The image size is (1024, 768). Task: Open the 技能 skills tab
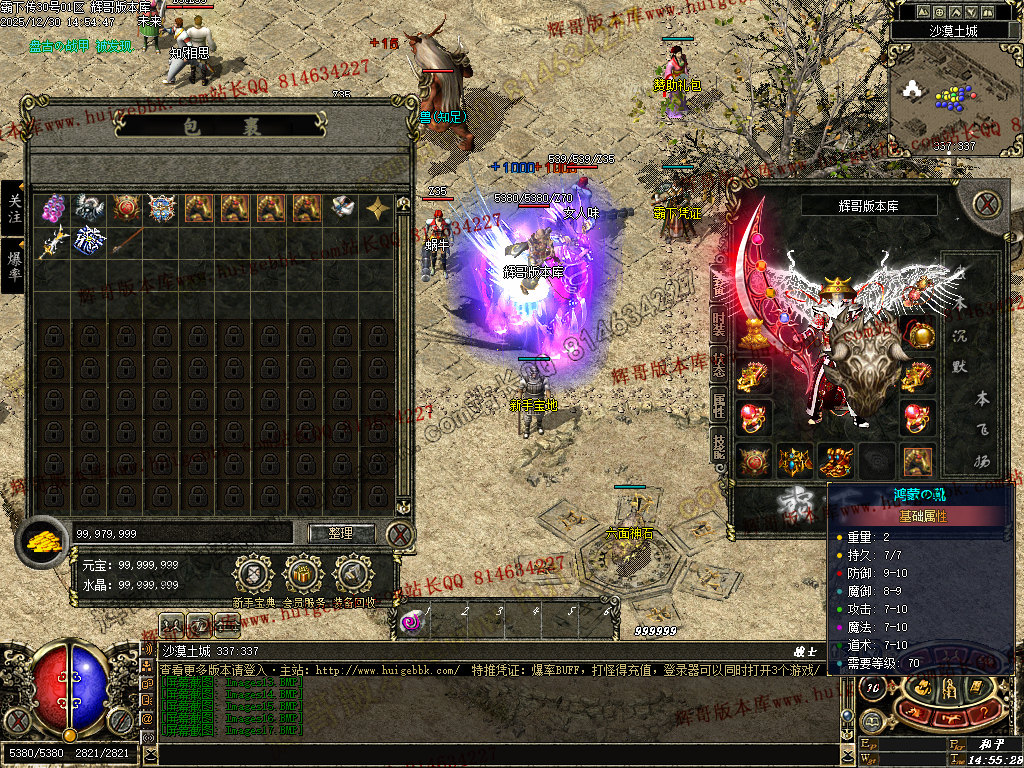click(x=719, y=448)
